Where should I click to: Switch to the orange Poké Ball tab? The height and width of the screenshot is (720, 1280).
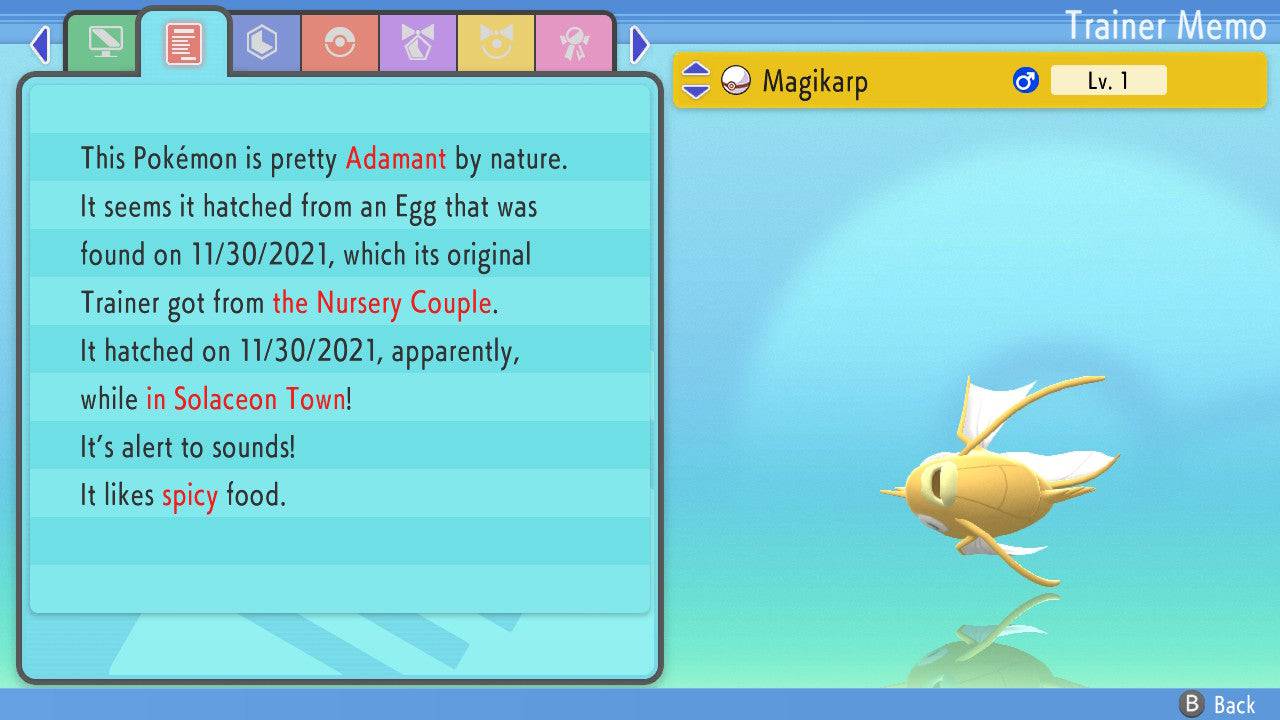click(340, 43)
